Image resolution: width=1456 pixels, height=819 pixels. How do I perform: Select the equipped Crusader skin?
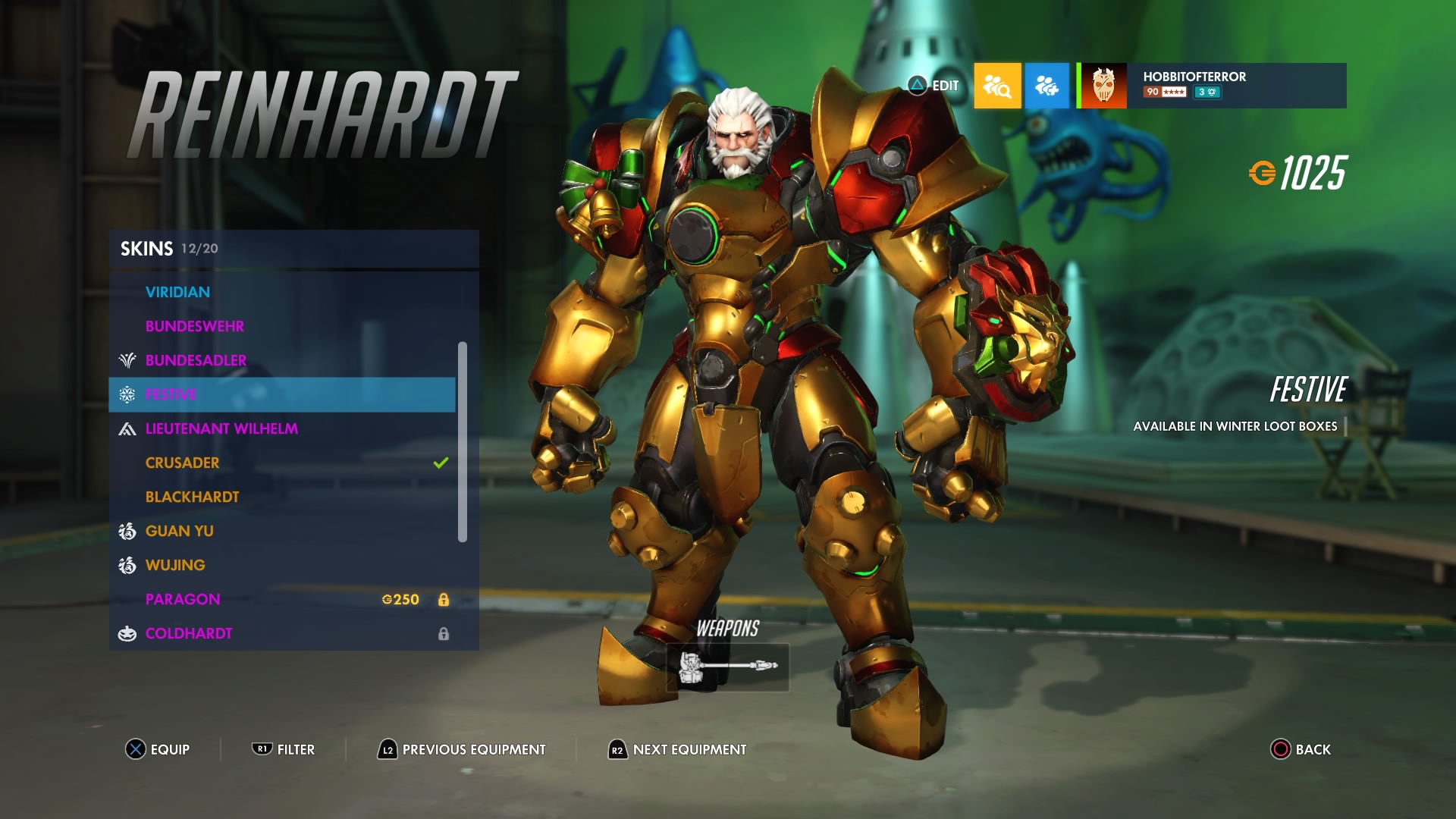click(x=182, y=463)
